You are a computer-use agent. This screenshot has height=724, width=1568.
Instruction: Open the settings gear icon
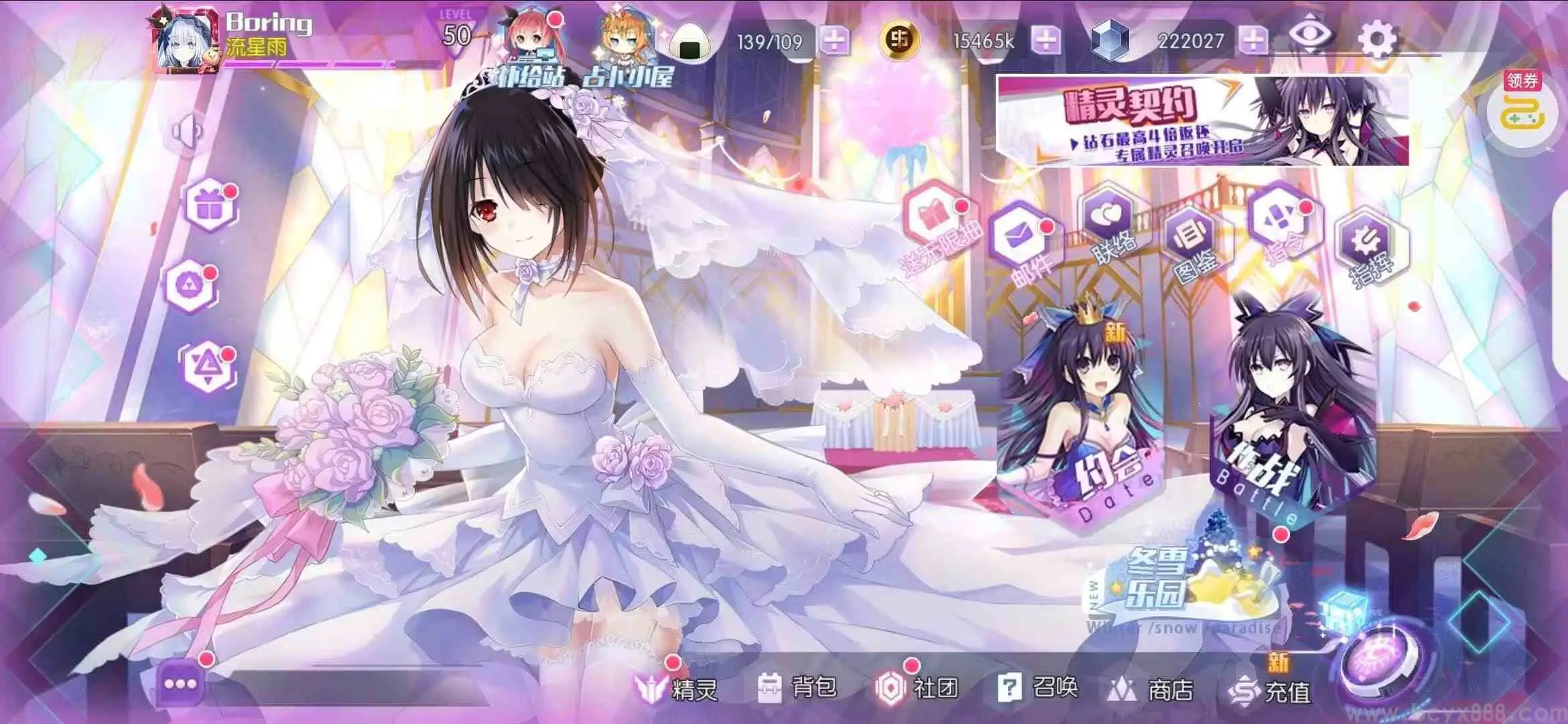click(1376, 39)
